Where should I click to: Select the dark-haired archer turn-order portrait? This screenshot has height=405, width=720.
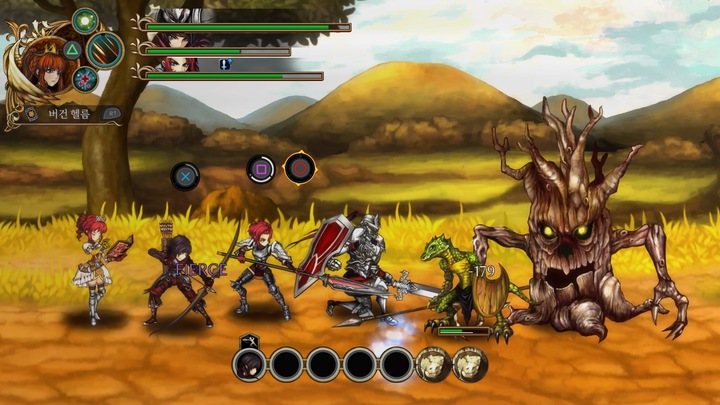(249, 364)
